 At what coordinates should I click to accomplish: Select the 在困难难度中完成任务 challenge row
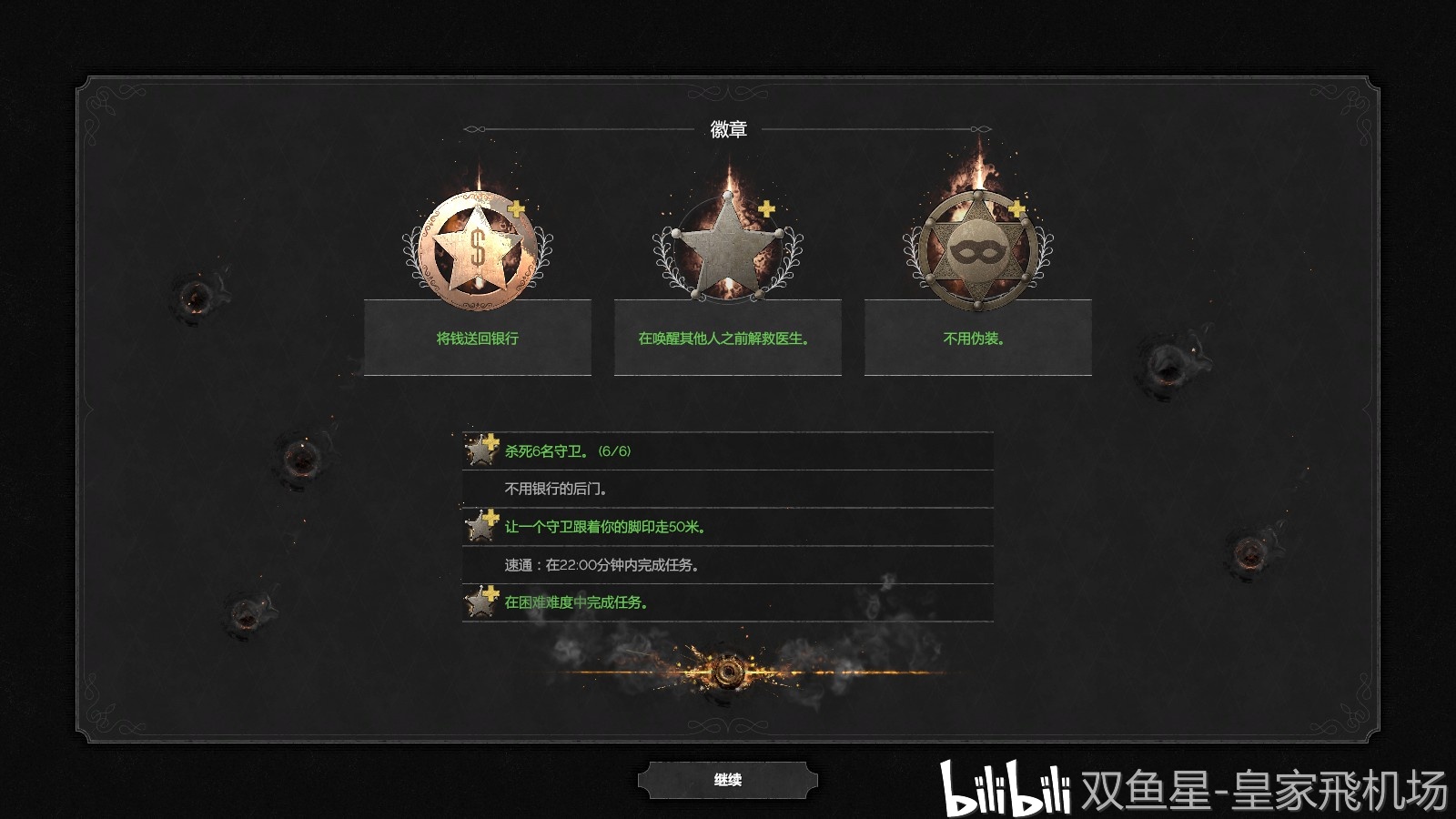pos(727,602)
